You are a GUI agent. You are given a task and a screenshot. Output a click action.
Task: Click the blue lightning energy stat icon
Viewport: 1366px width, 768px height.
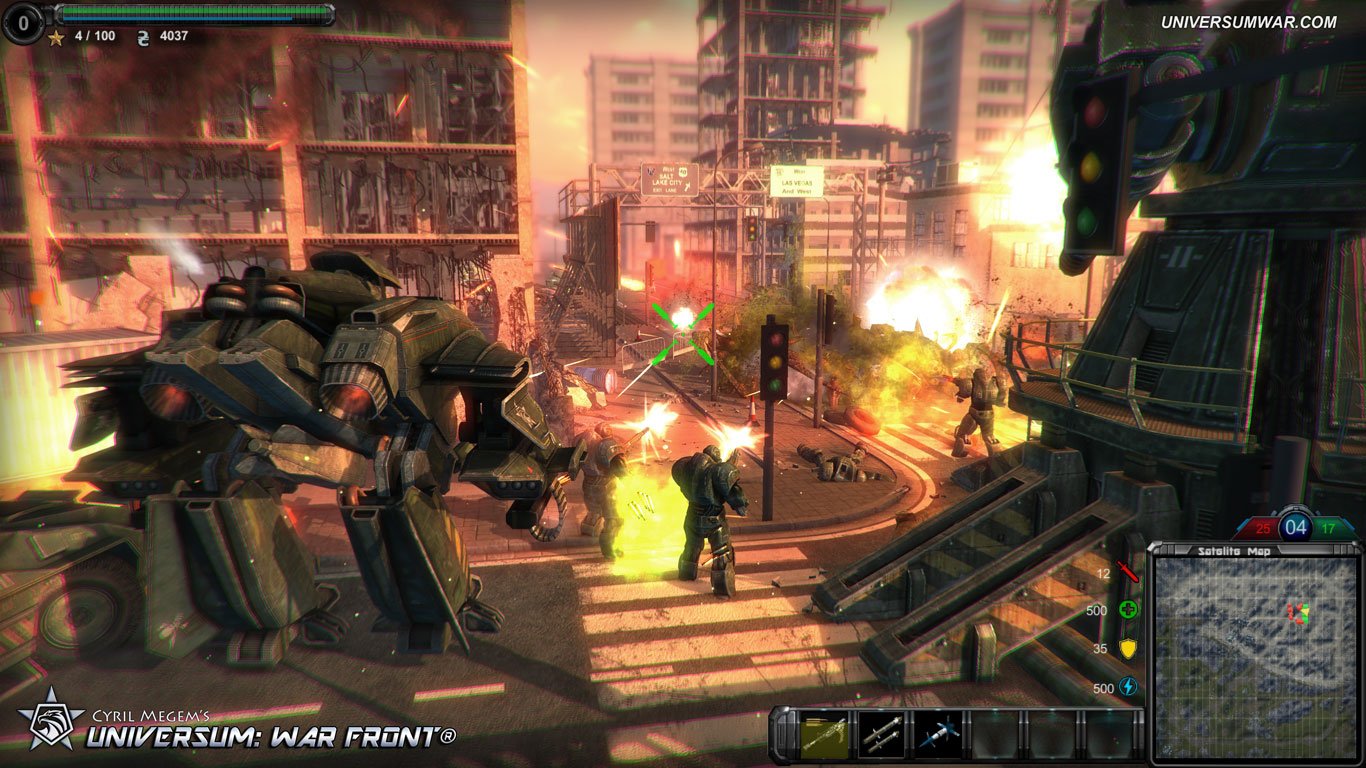pyautogui.click(x=1128, y=687)
